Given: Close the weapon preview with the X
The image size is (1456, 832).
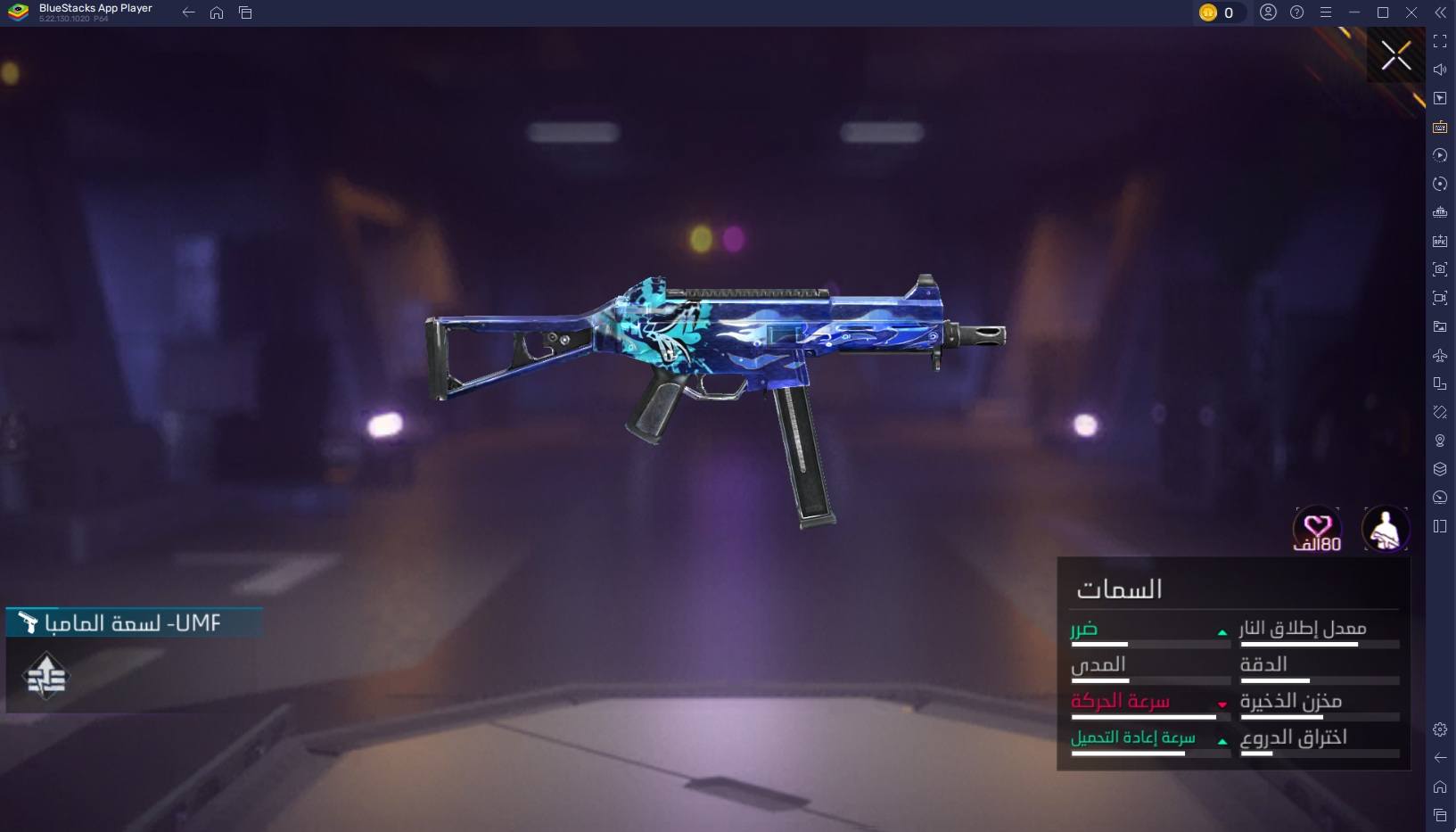Looking at the screenshot, I should (x=1395, y=55).
